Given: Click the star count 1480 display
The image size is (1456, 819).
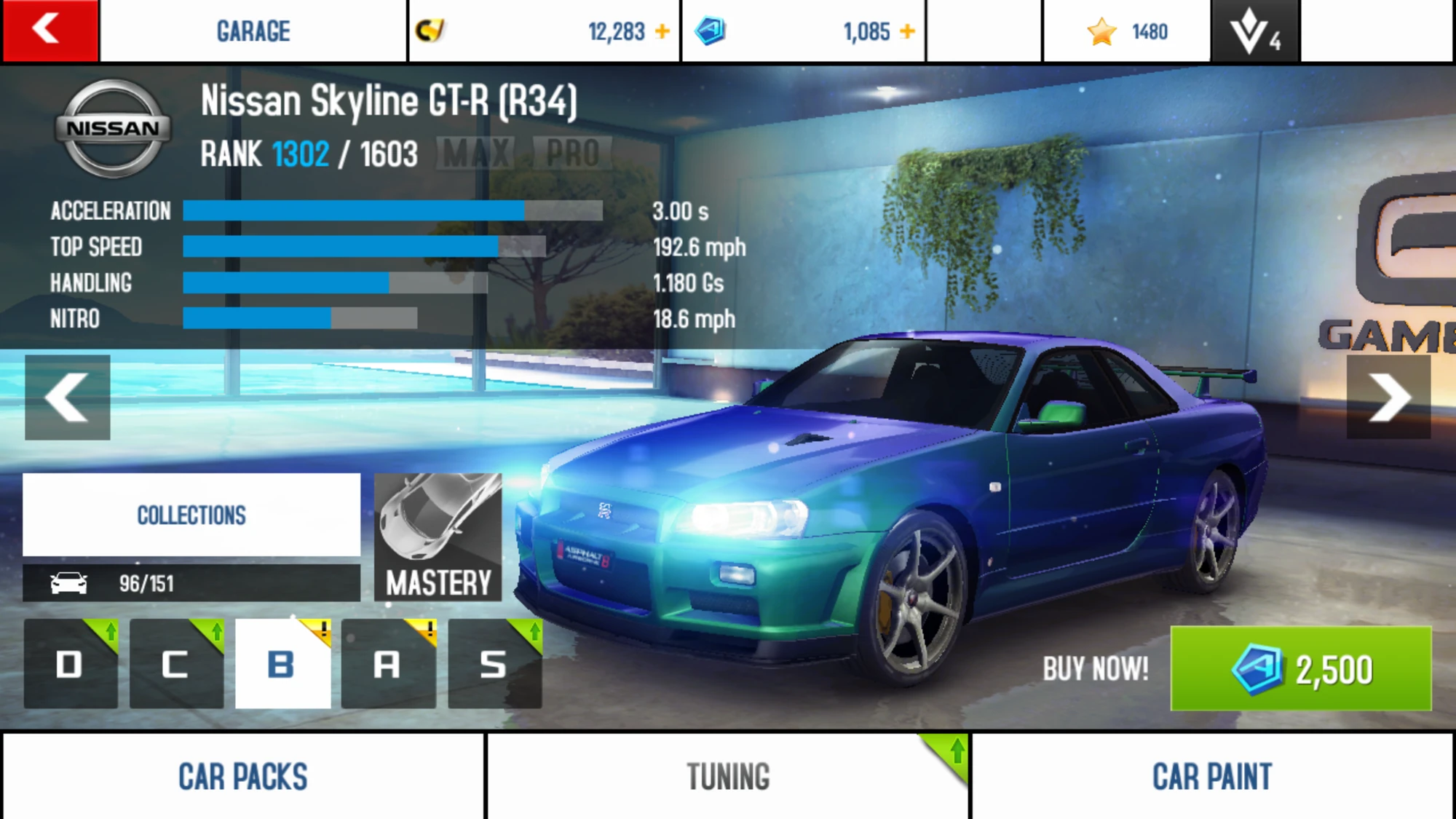Looking at the screenshot, I should 1128,31.
